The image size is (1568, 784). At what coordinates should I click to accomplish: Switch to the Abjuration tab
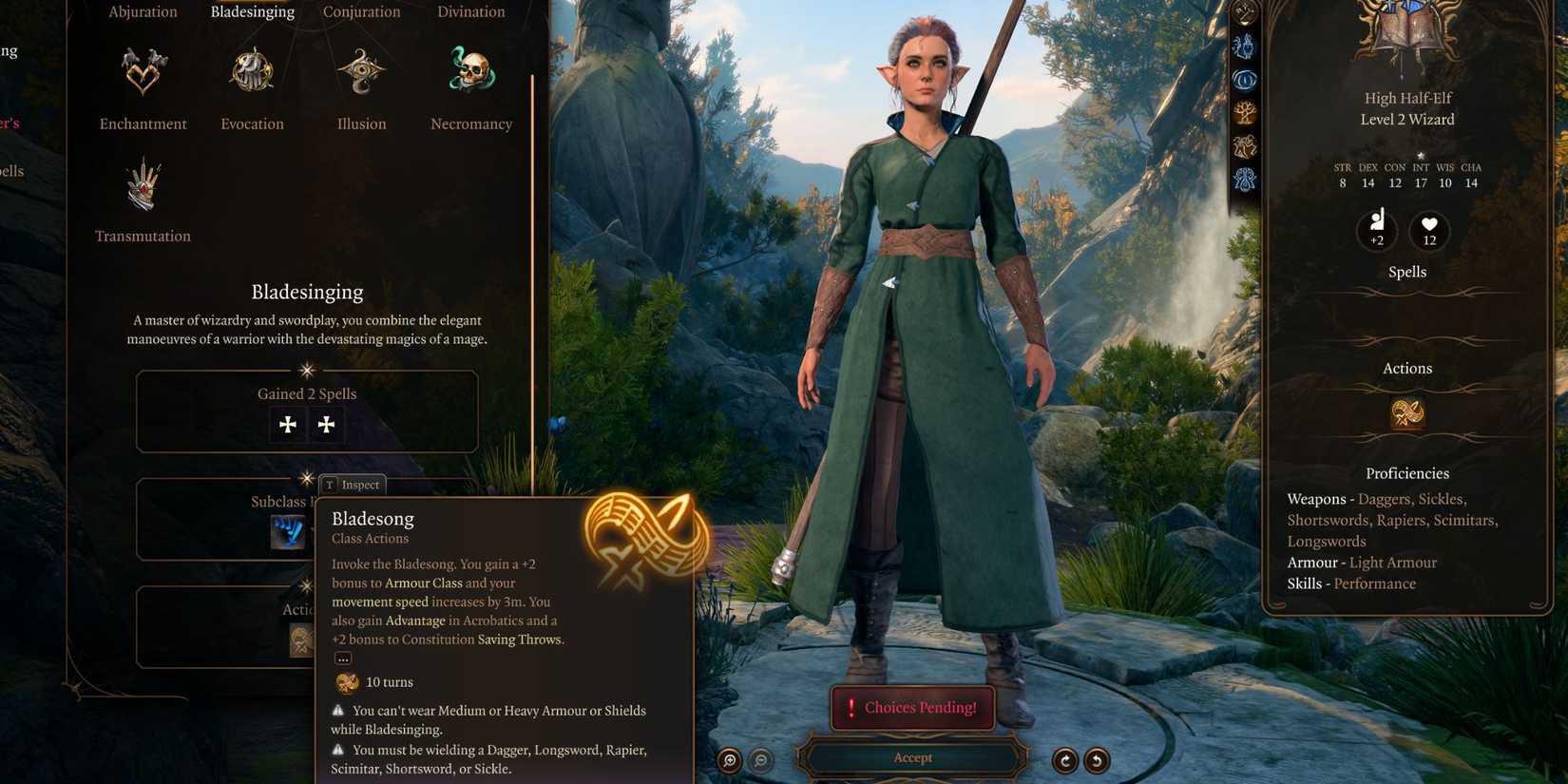coord(143,11)
